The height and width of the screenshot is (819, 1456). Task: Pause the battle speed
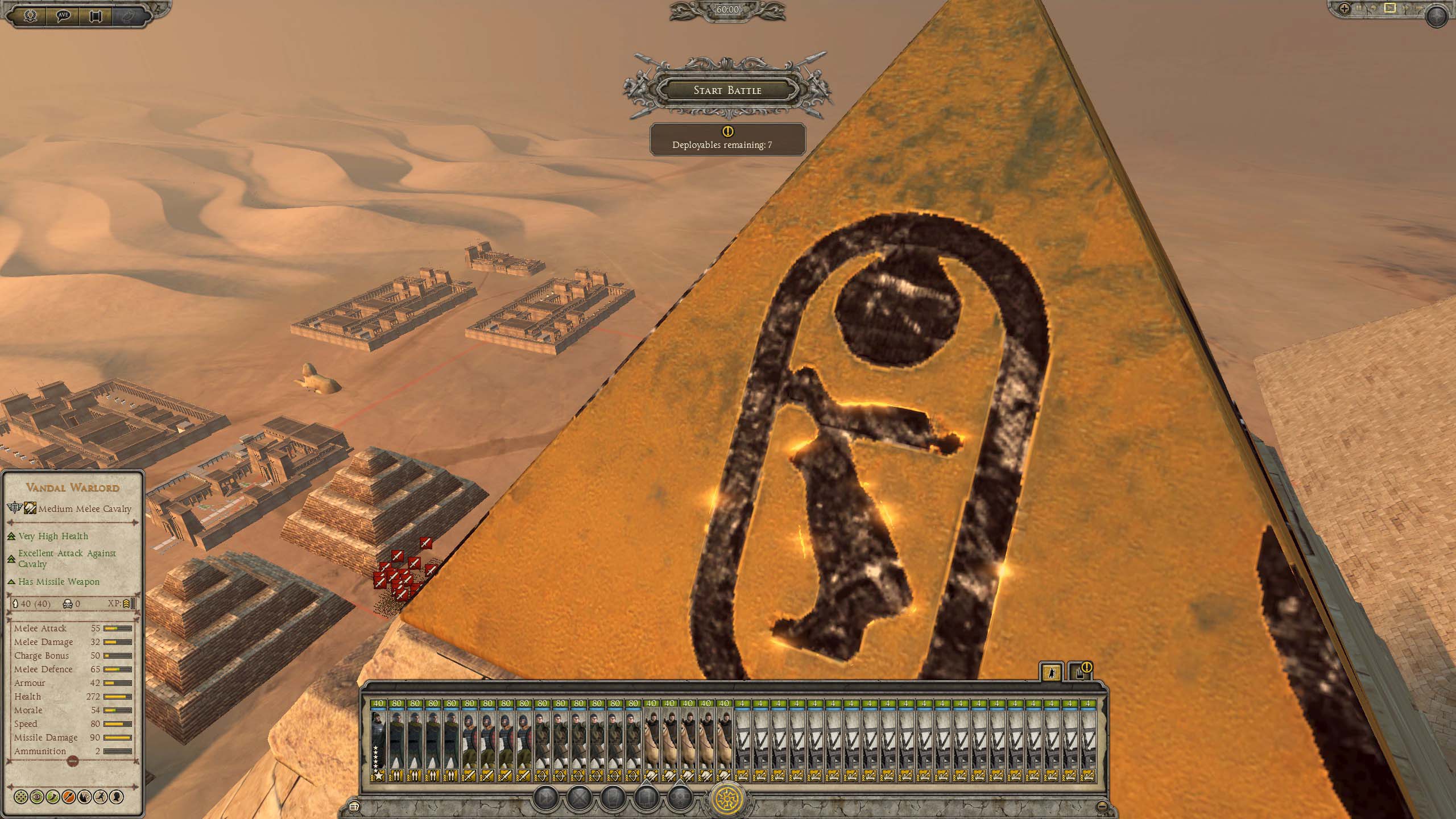[1358, 9]
